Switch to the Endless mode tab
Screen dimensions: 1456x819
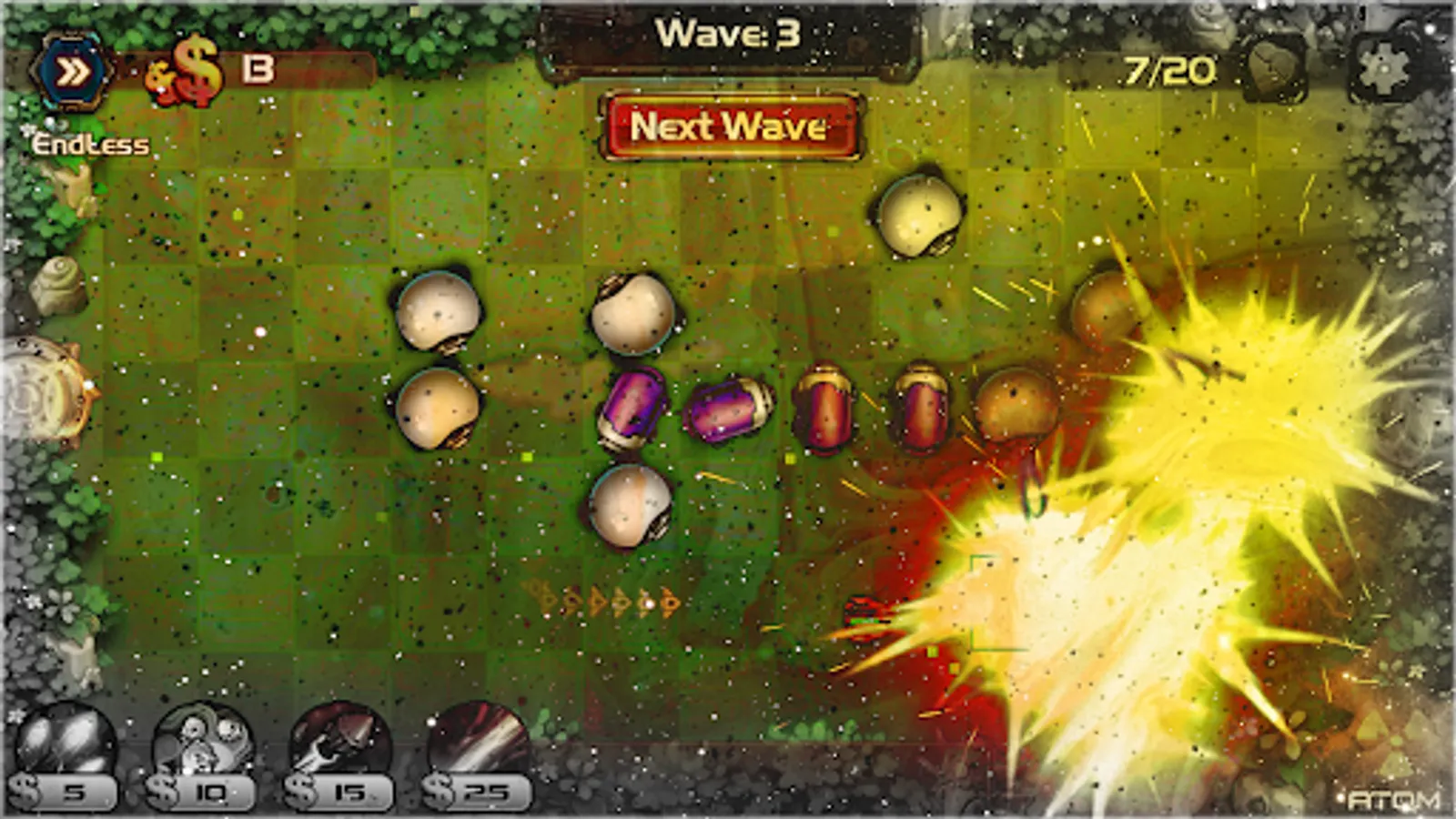(x=88, y=141)
